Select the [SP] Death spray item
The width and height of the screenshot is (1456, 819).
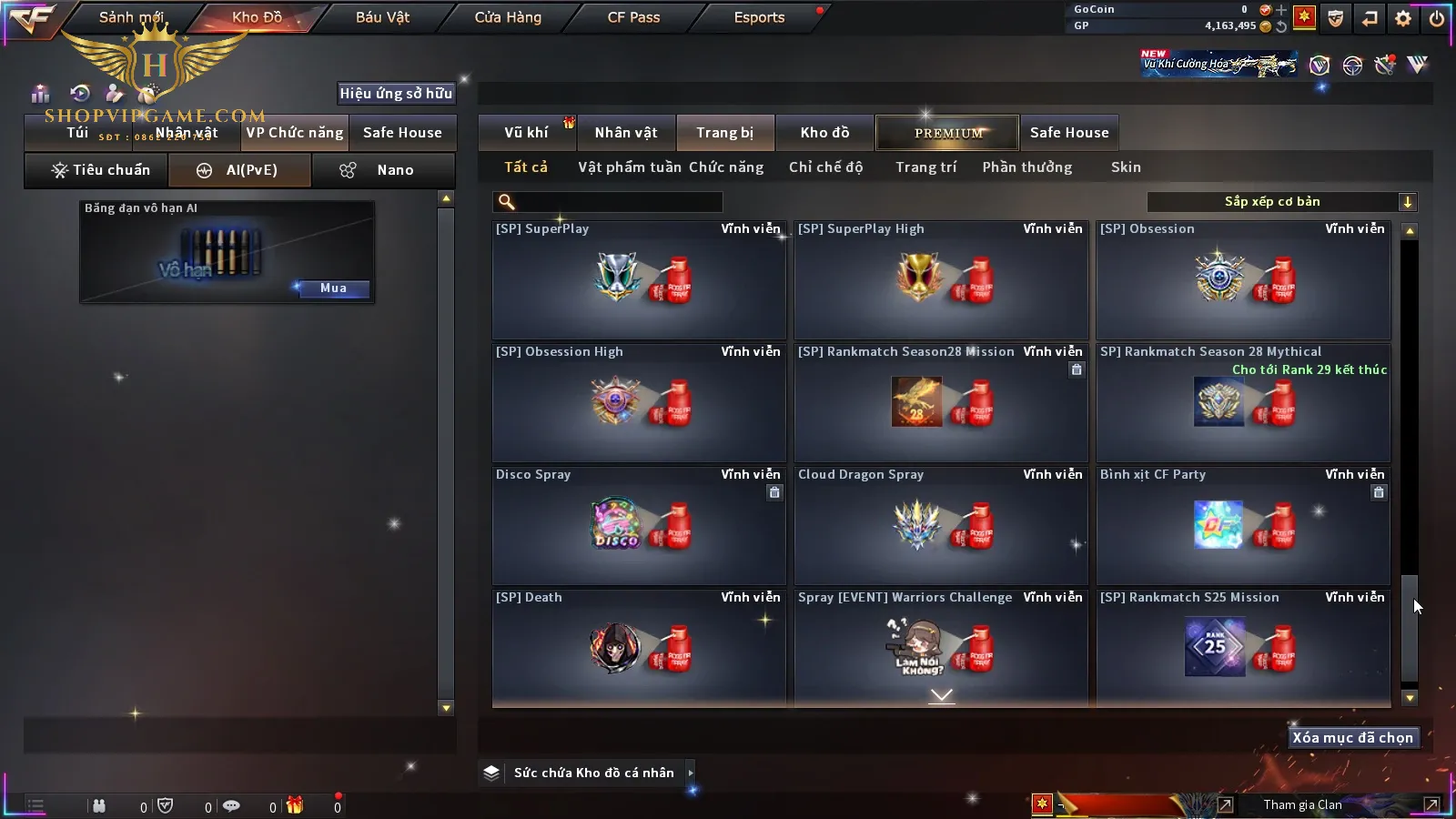click(639, 648)
